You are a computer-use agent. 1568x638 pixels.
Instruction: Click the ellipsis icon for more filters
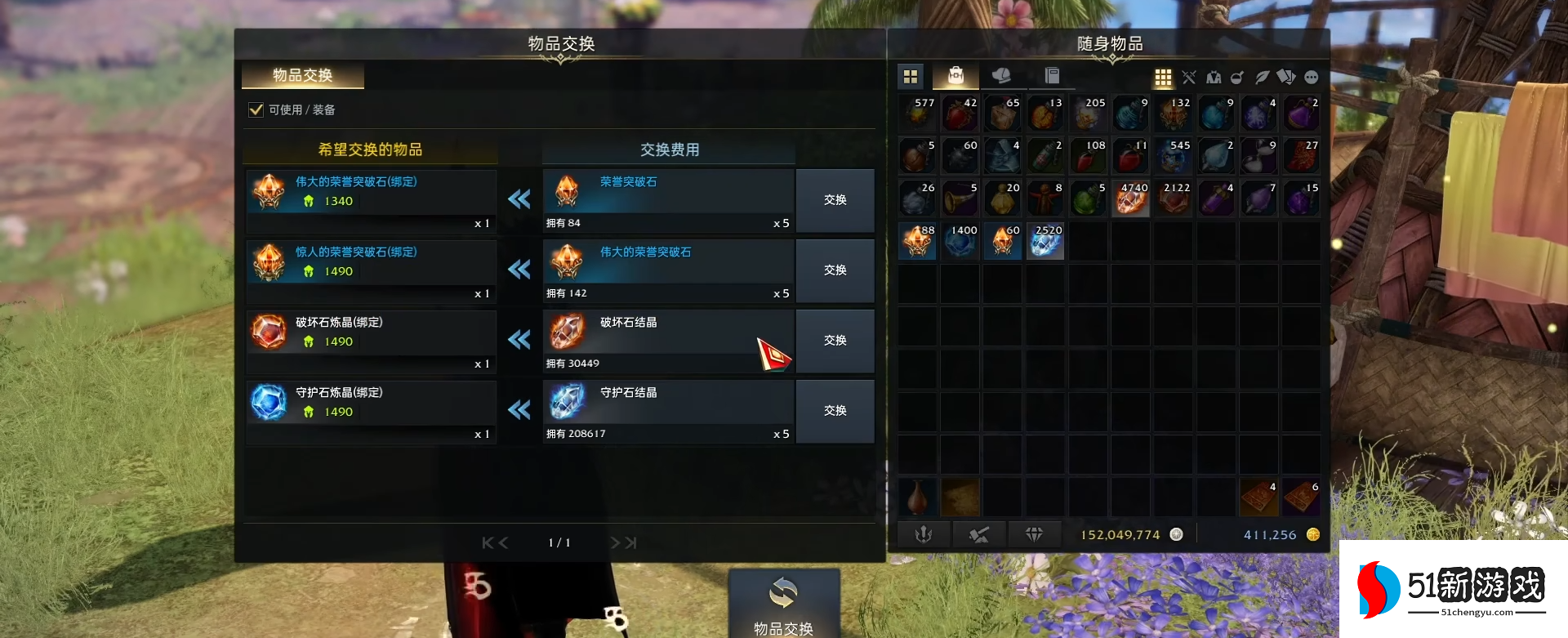(x=1312, y=76)
